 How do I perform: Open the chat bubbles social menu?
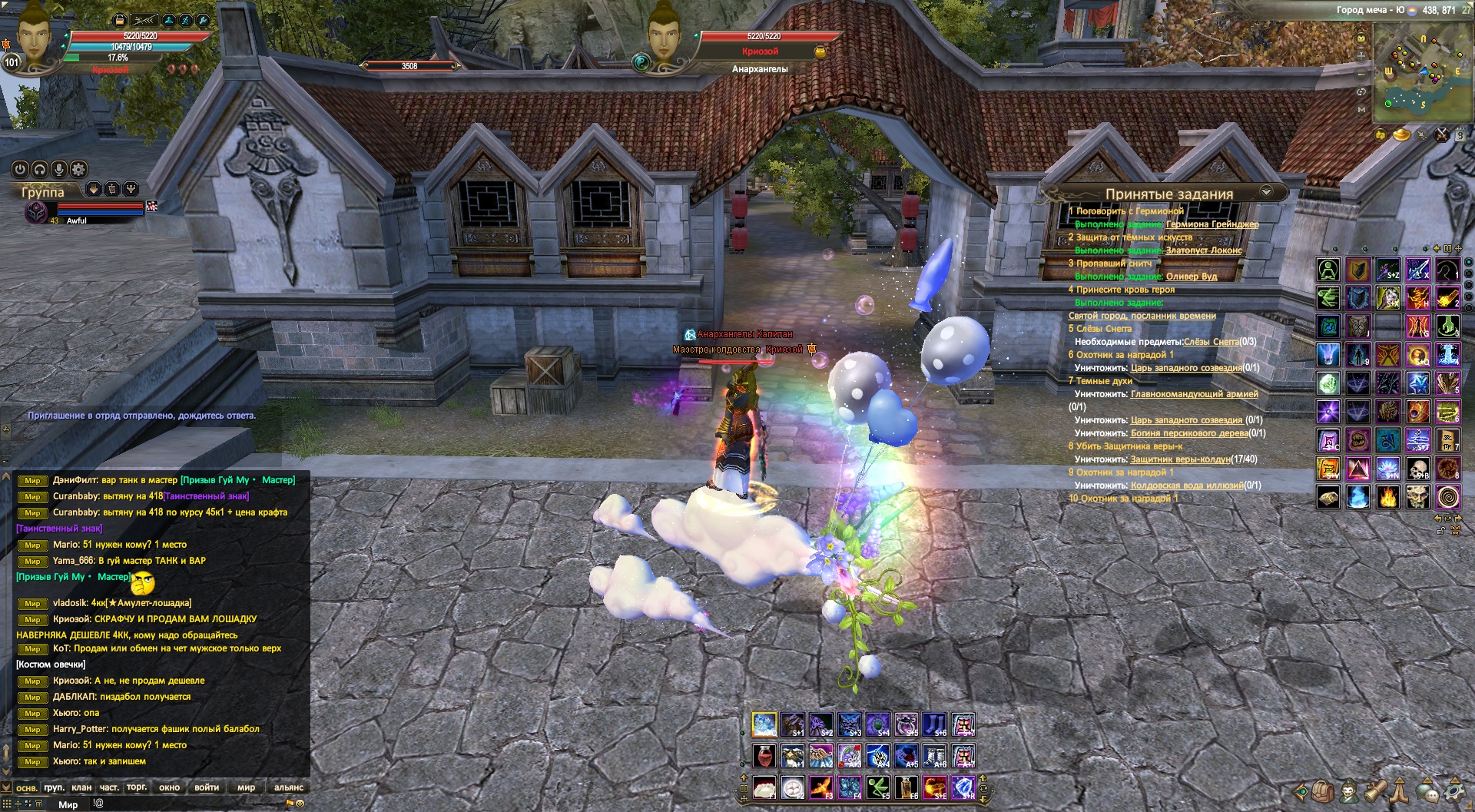(1427, 790)
